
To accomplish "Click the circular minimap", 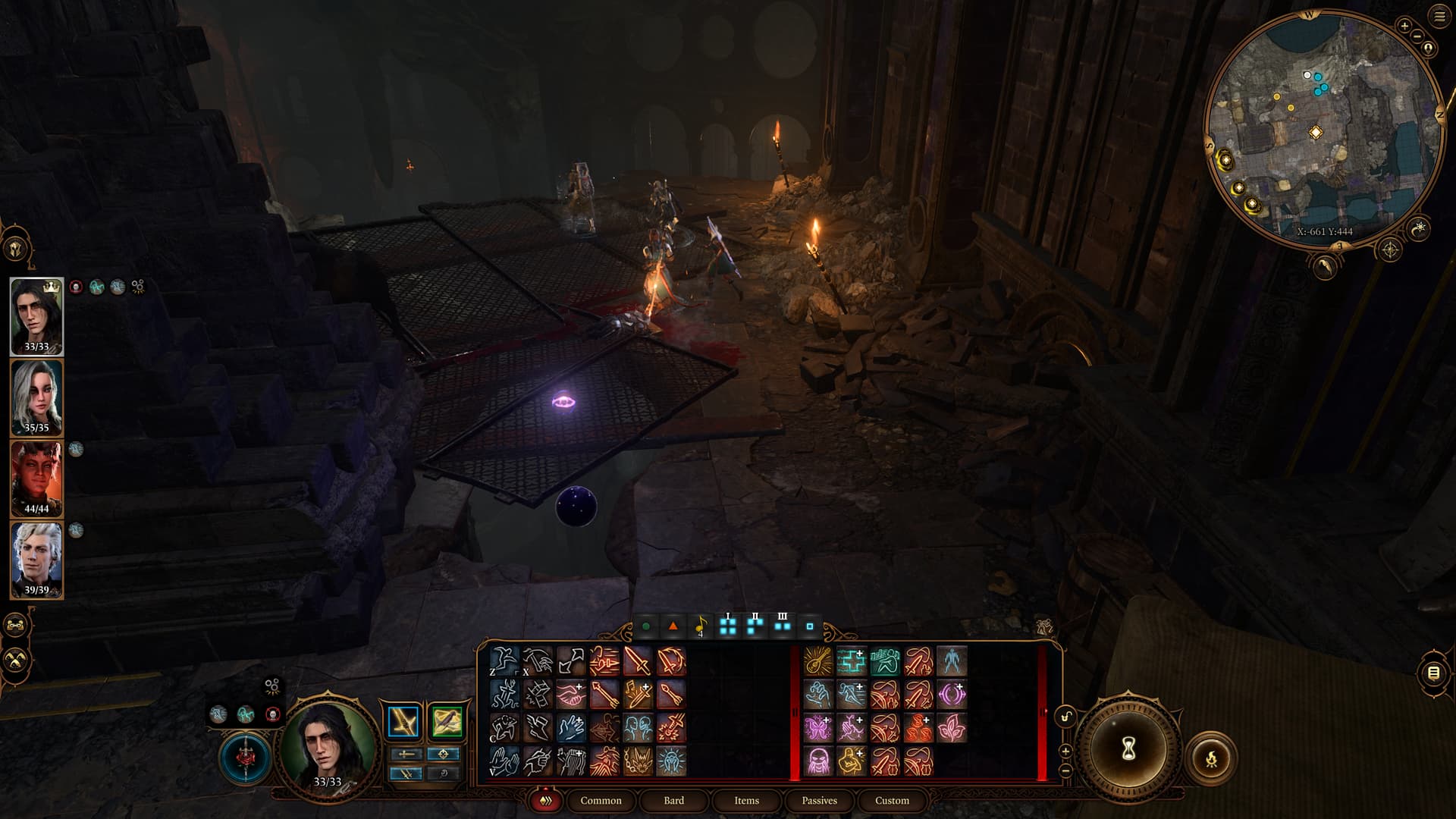I will click(1323, 129).
